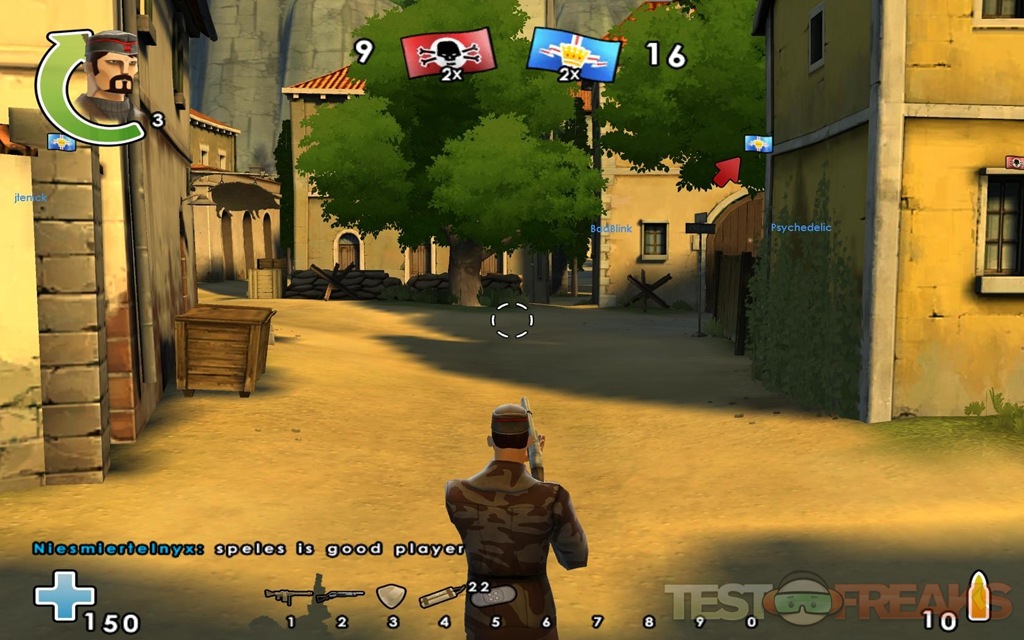Click the red skull team flag

[x=448, y=53]
